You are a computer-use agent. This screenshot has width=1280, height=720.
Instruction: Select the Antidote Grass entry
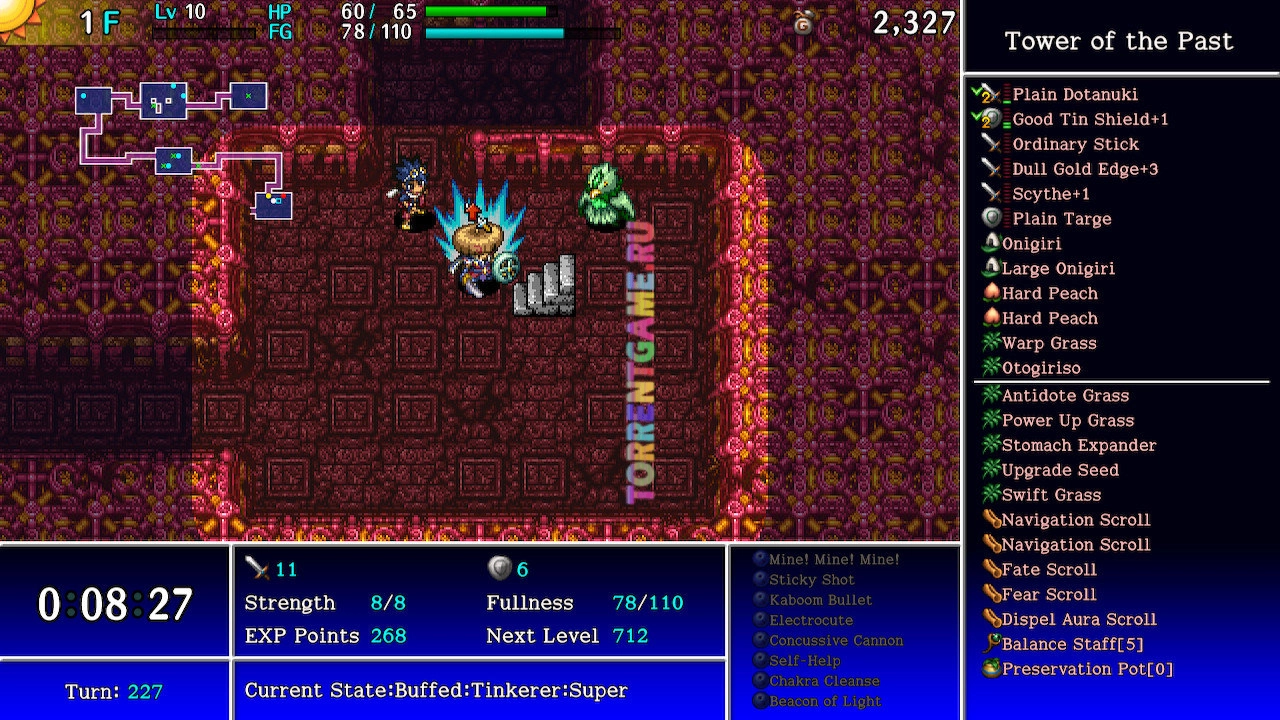click(1065, 396)
